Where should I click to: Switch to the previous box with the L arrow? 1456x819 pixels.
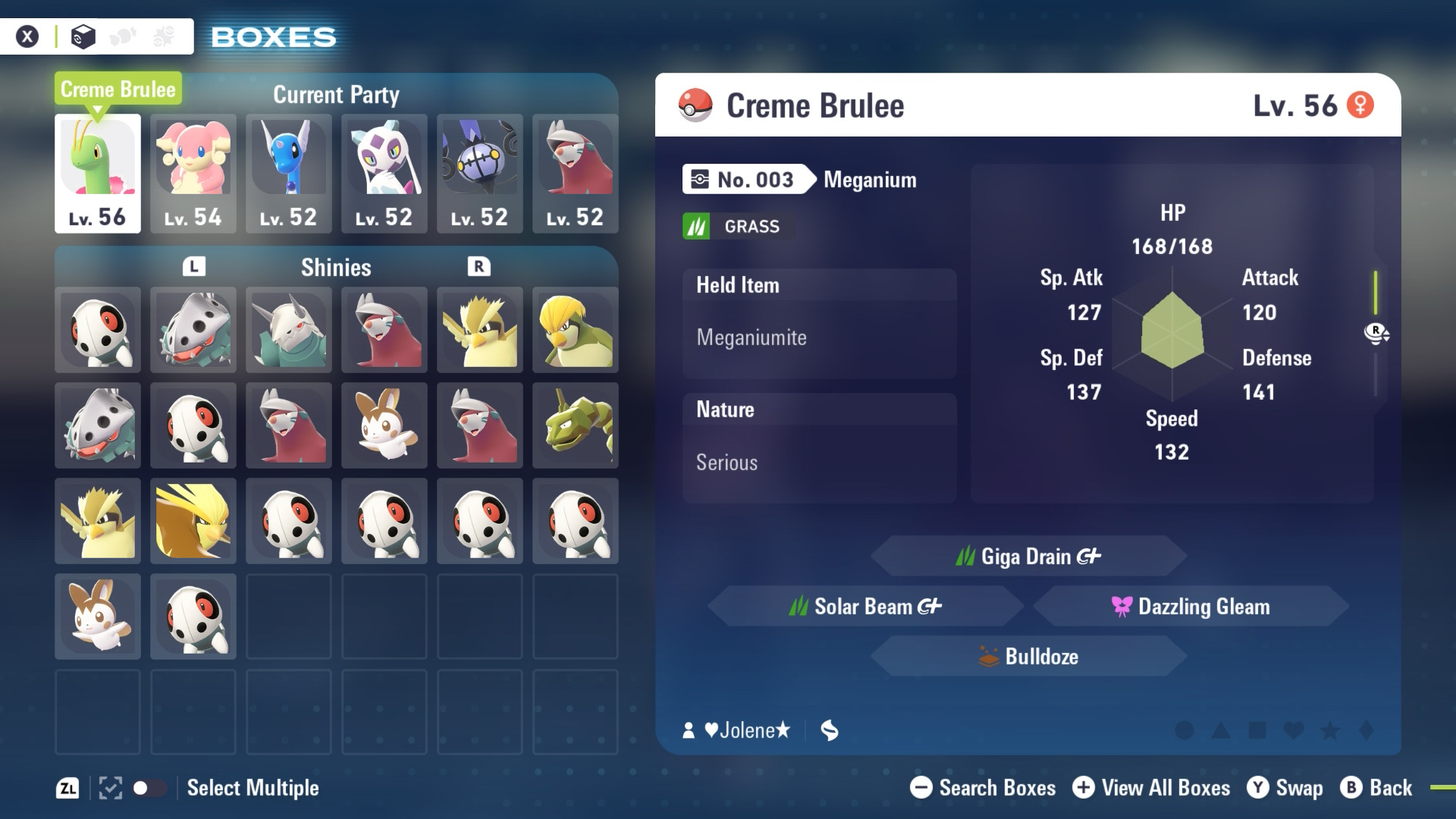[x=194, y=266]
